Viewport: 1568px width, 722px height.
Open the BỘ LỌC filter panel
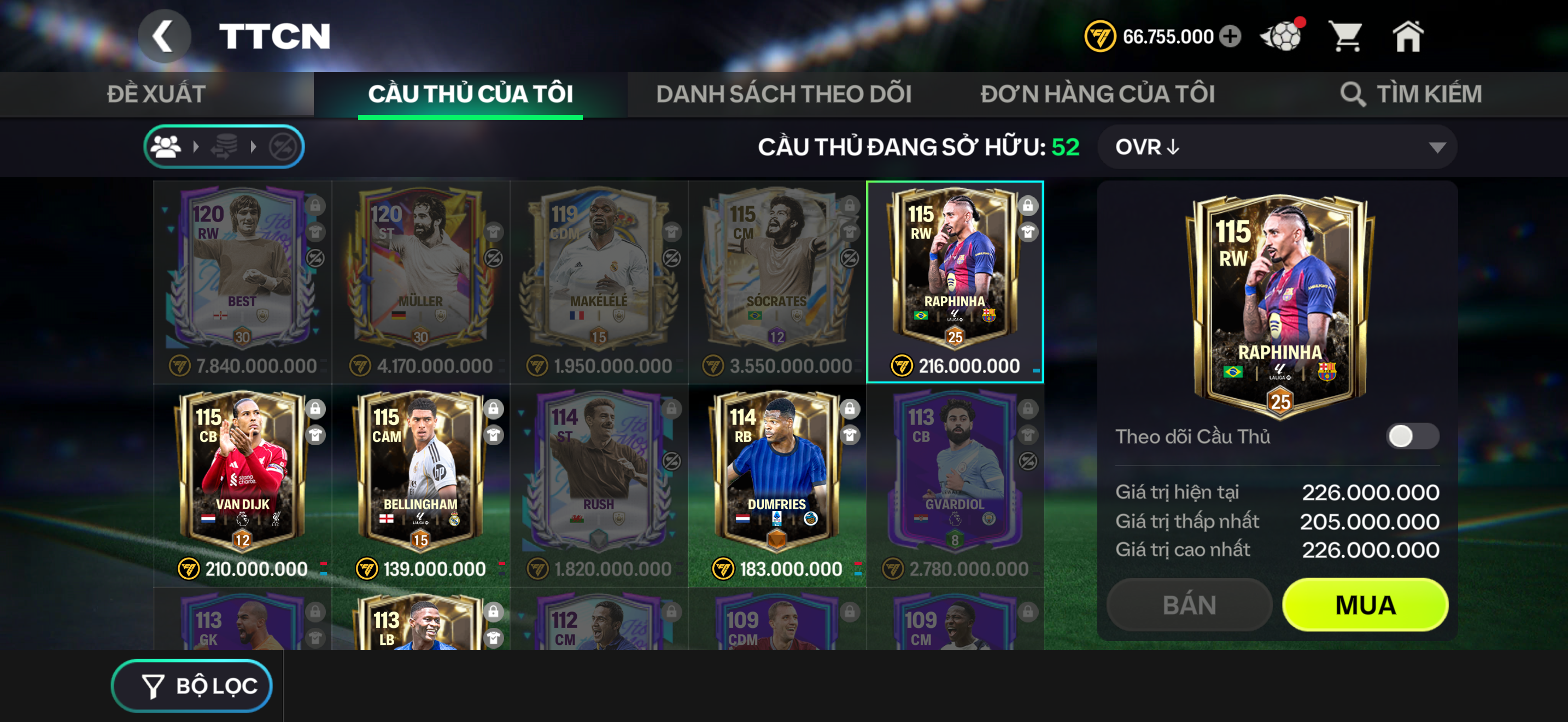pos(192,685)
